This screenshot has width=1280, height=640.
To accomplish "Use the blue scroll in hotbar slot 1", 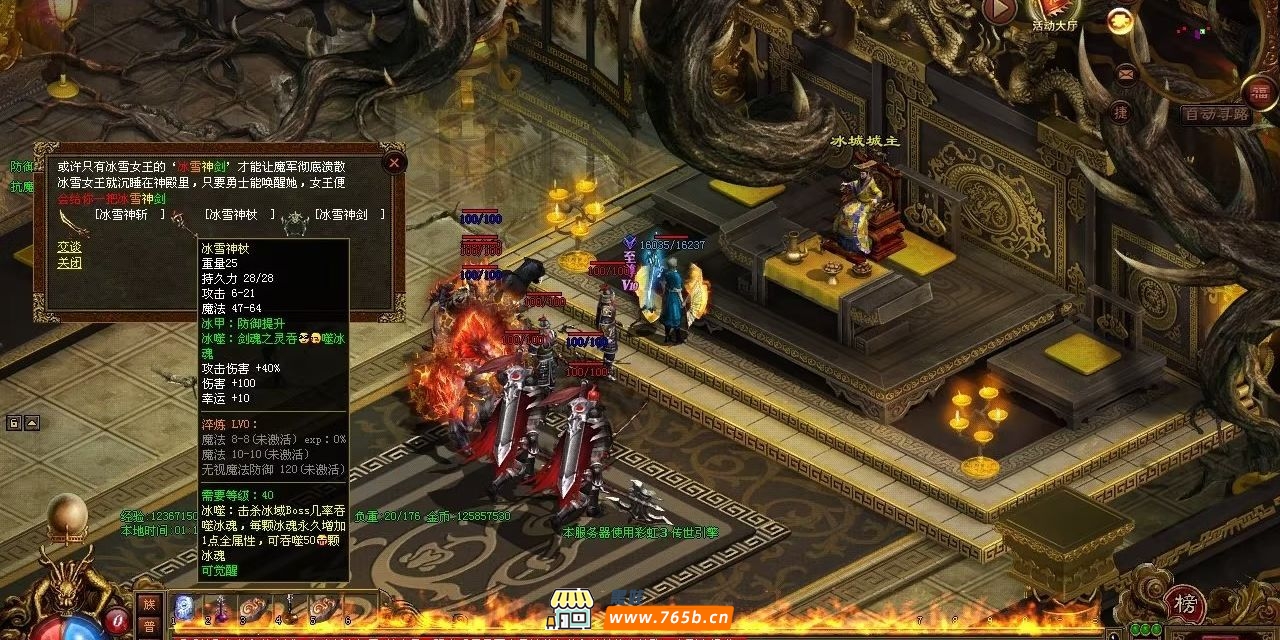I will click(x=184, y=607).
